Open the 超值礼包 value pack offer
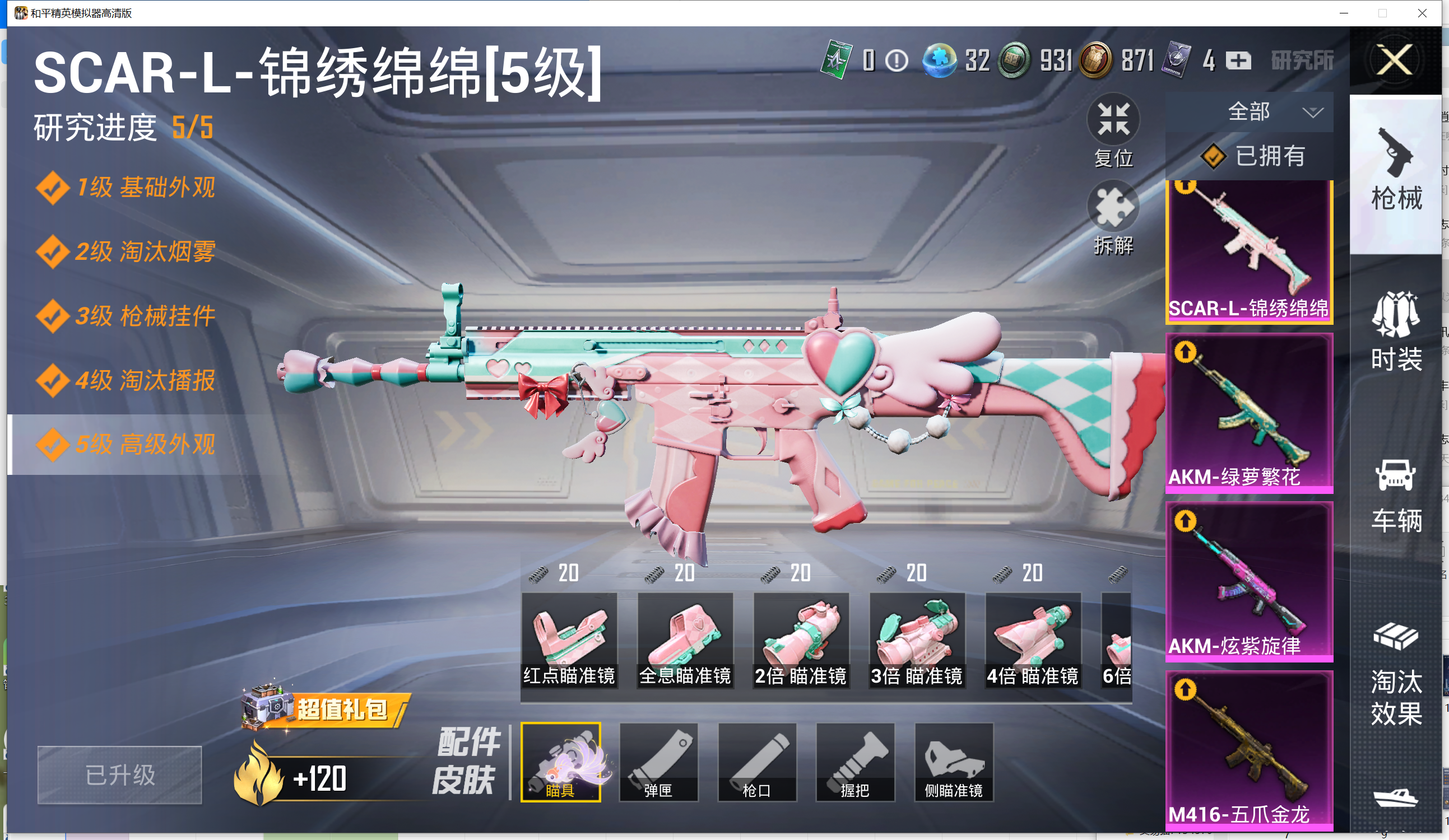Image resolution: width=1449 pixels, height=840 pixels. 326,708
